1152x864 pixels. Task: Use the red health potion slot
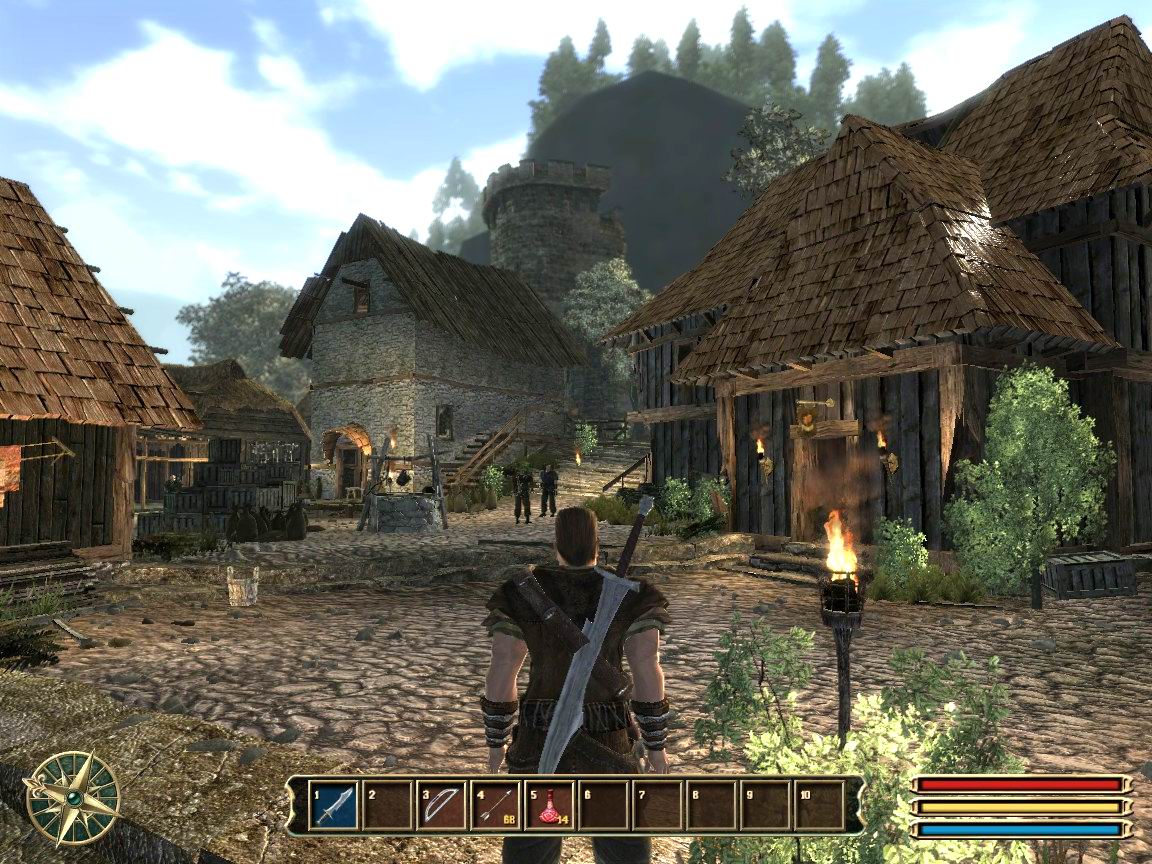[x=549, y=805]
